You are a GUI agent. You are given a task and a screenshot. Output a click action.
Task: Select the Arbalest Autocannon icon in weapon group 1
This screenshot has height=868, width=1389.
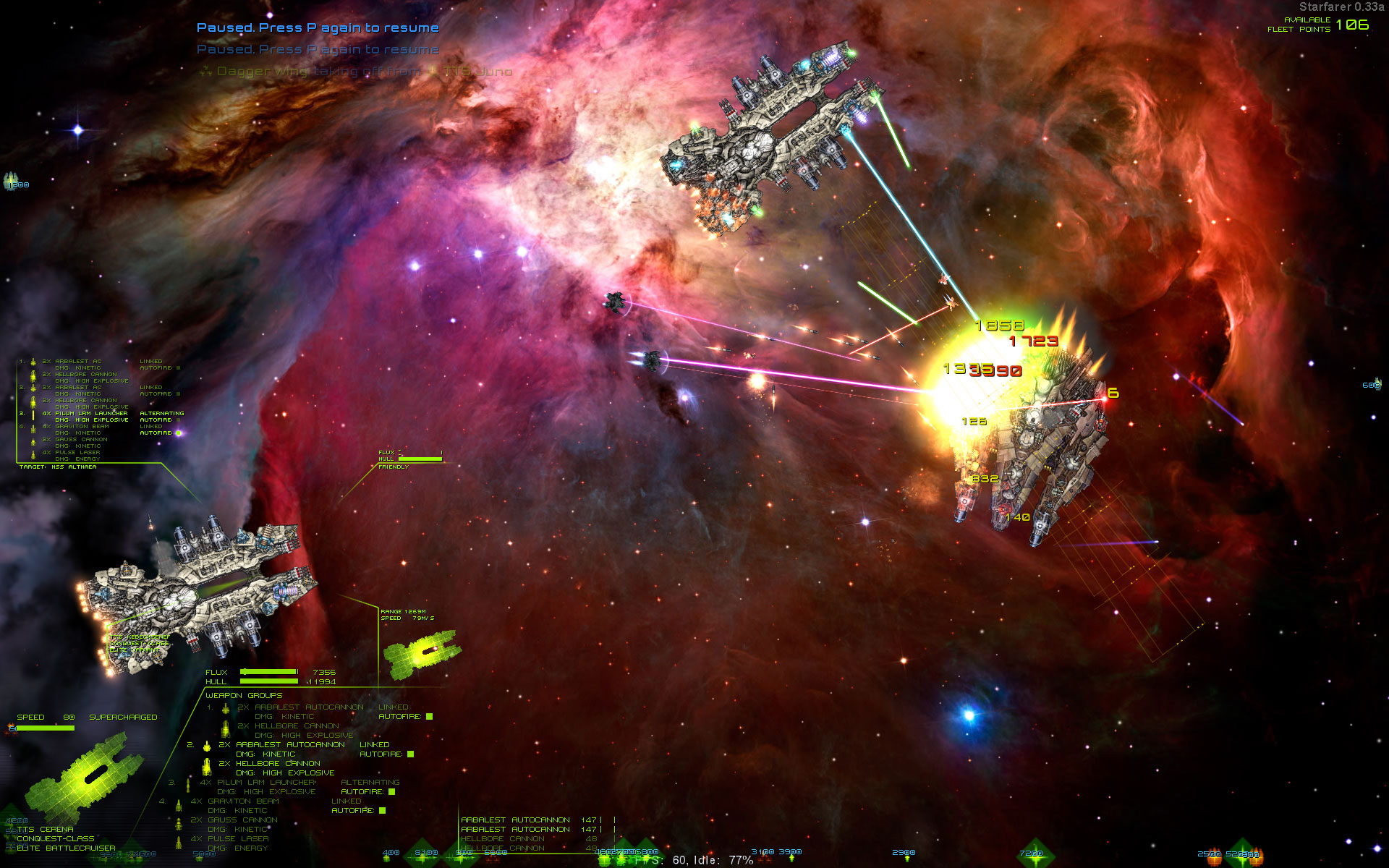[225, 710]
